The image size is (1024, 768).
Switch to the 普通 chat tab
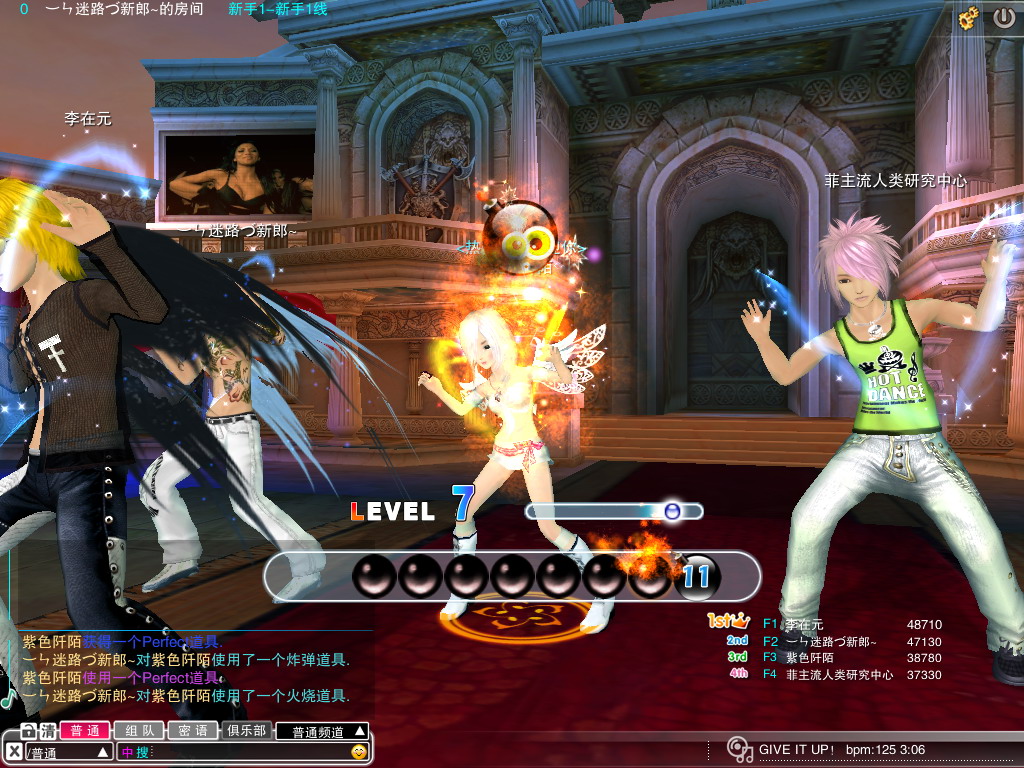84,731
